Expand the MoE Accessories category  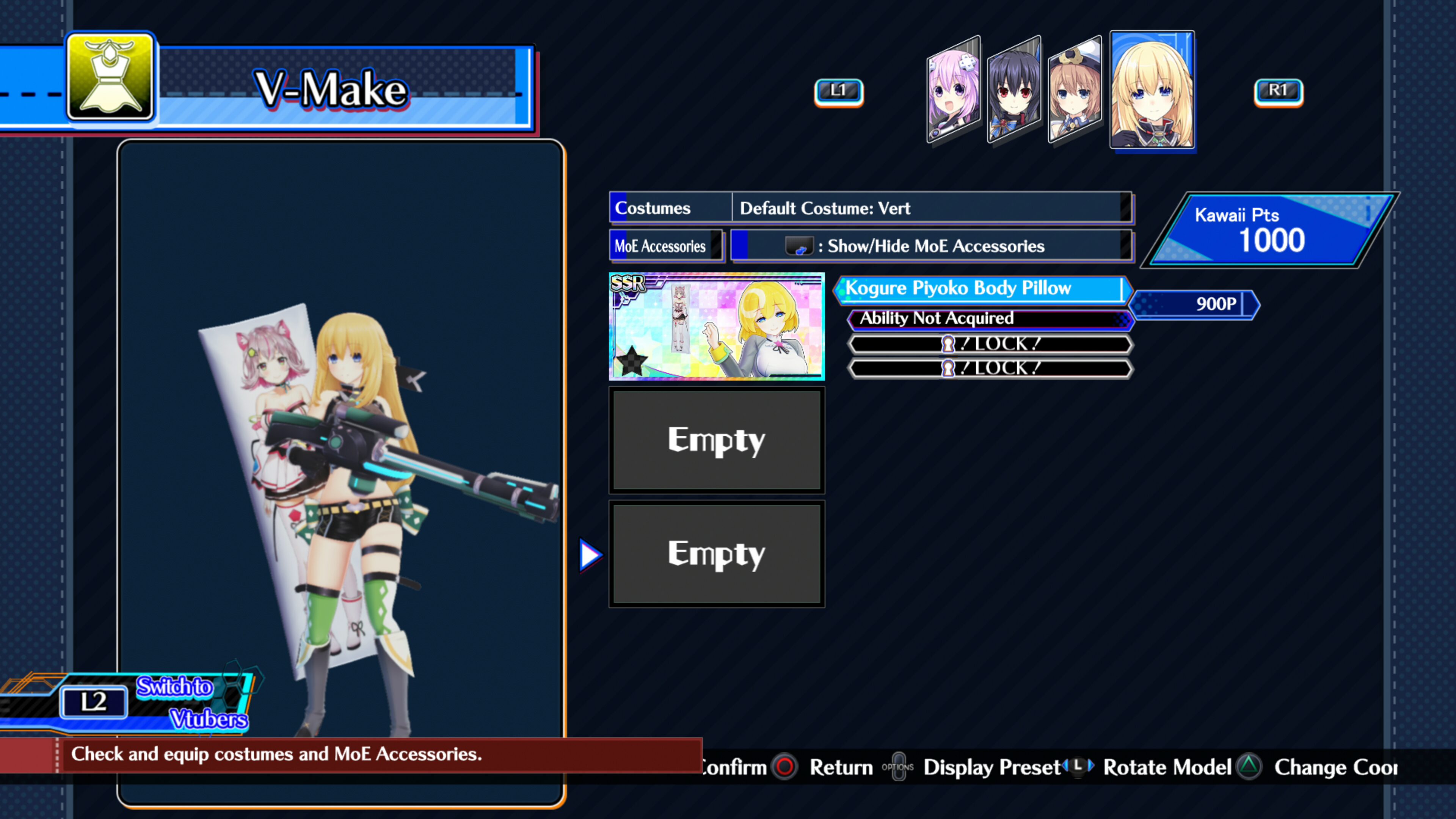[667, 246]
